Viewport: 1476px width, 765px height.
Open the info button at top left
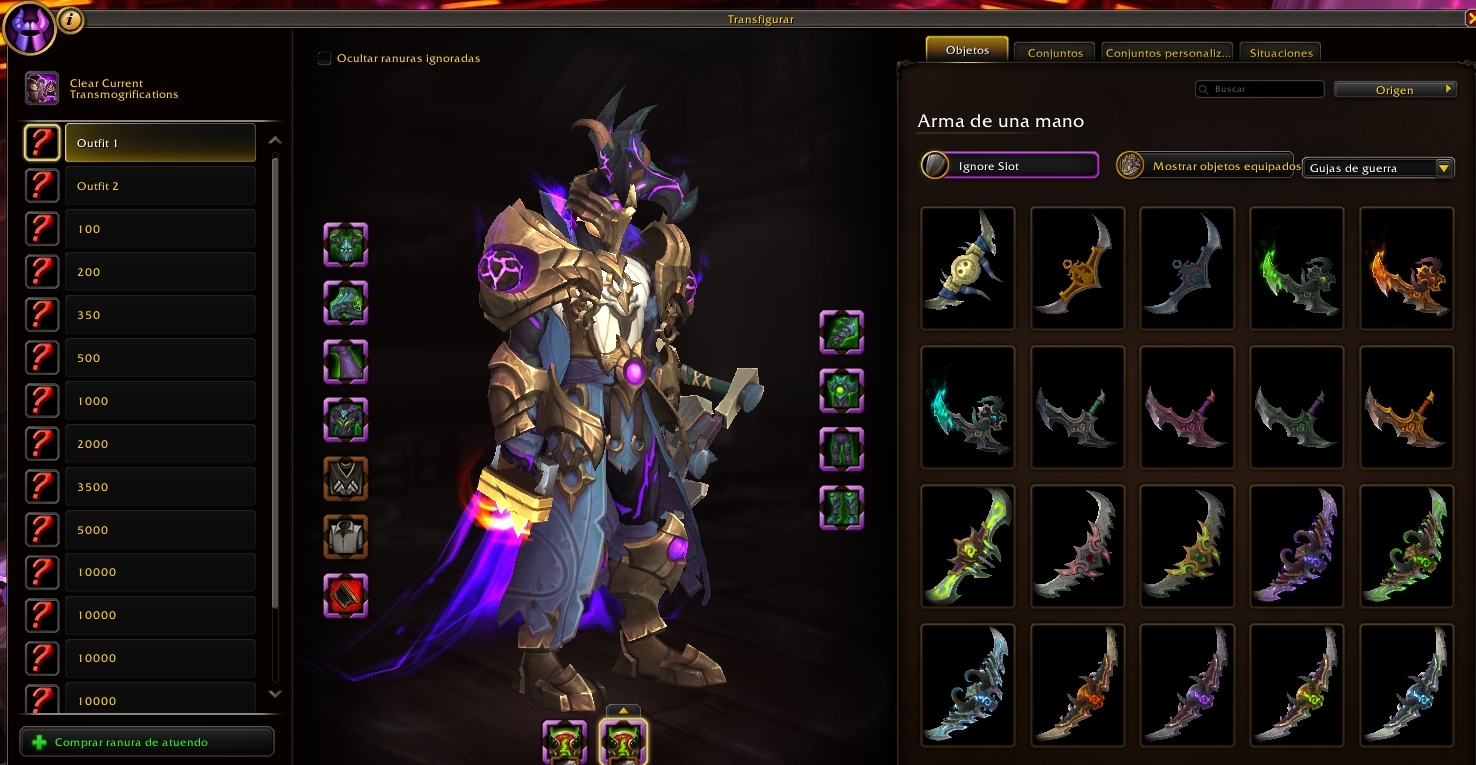[70, 19]
